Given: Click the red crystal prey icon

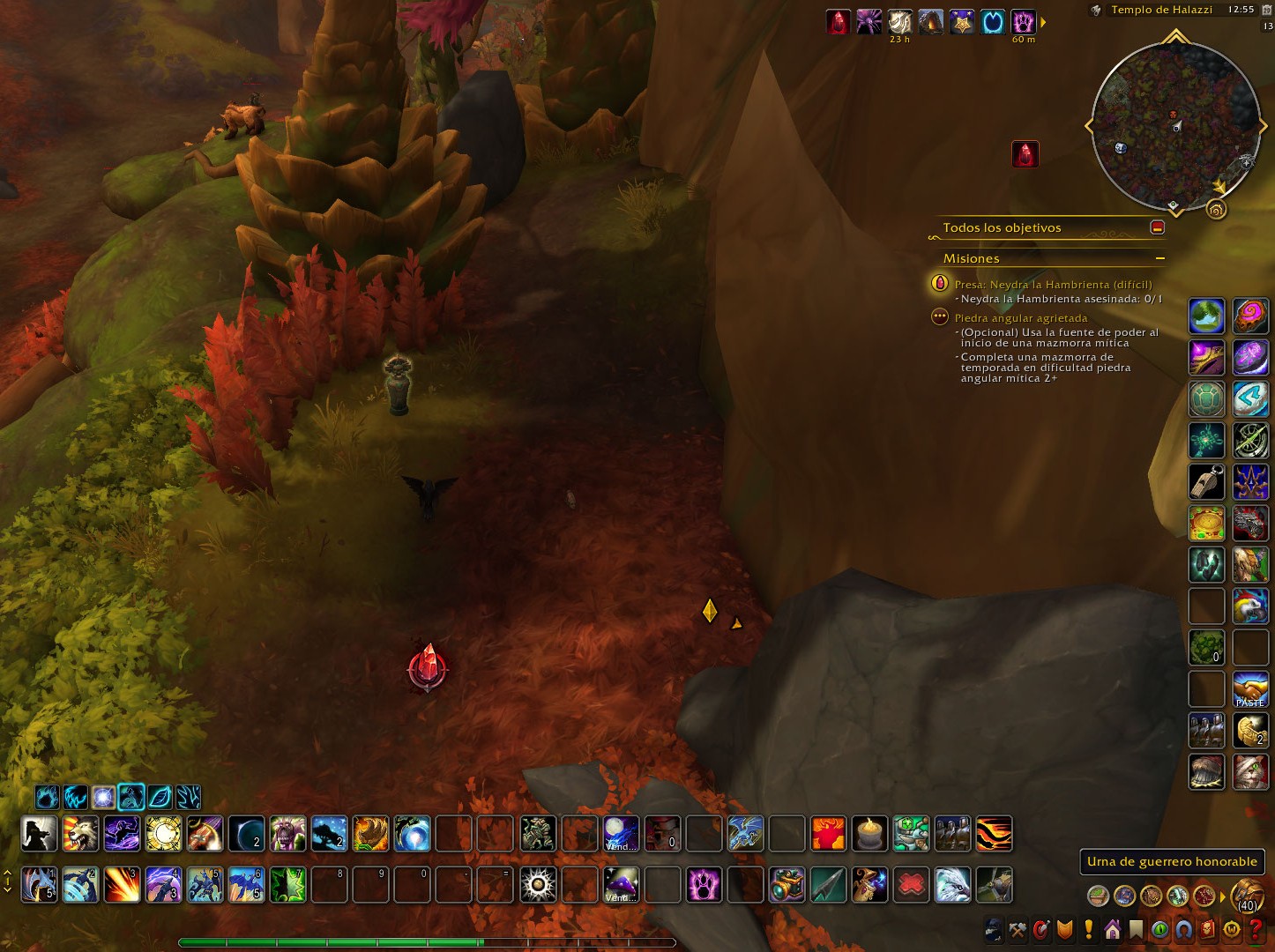Looking at the screenshot, I should coord(1025,154).
